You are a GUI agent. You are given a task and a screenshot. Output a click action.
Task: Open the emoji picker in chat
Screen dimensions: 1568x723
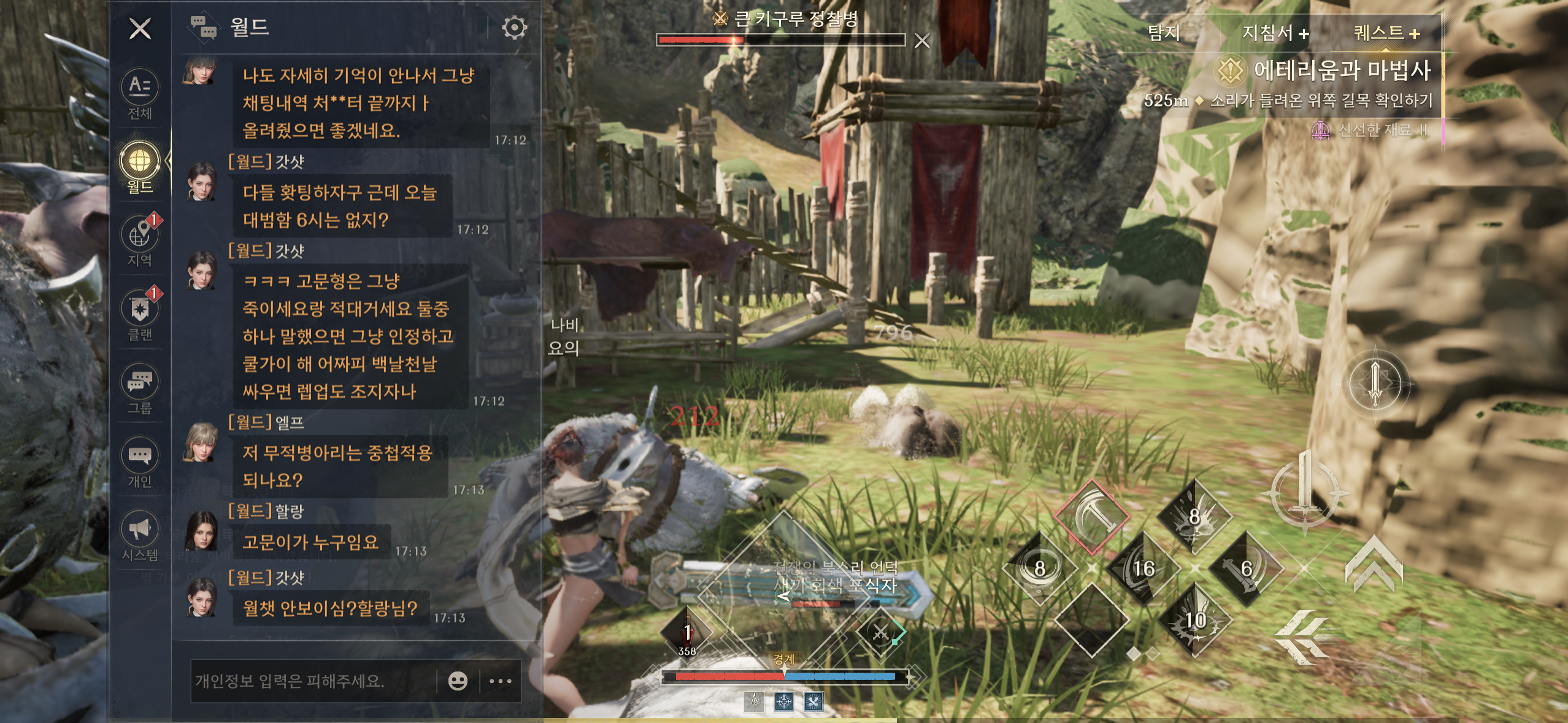pos(458,681)
